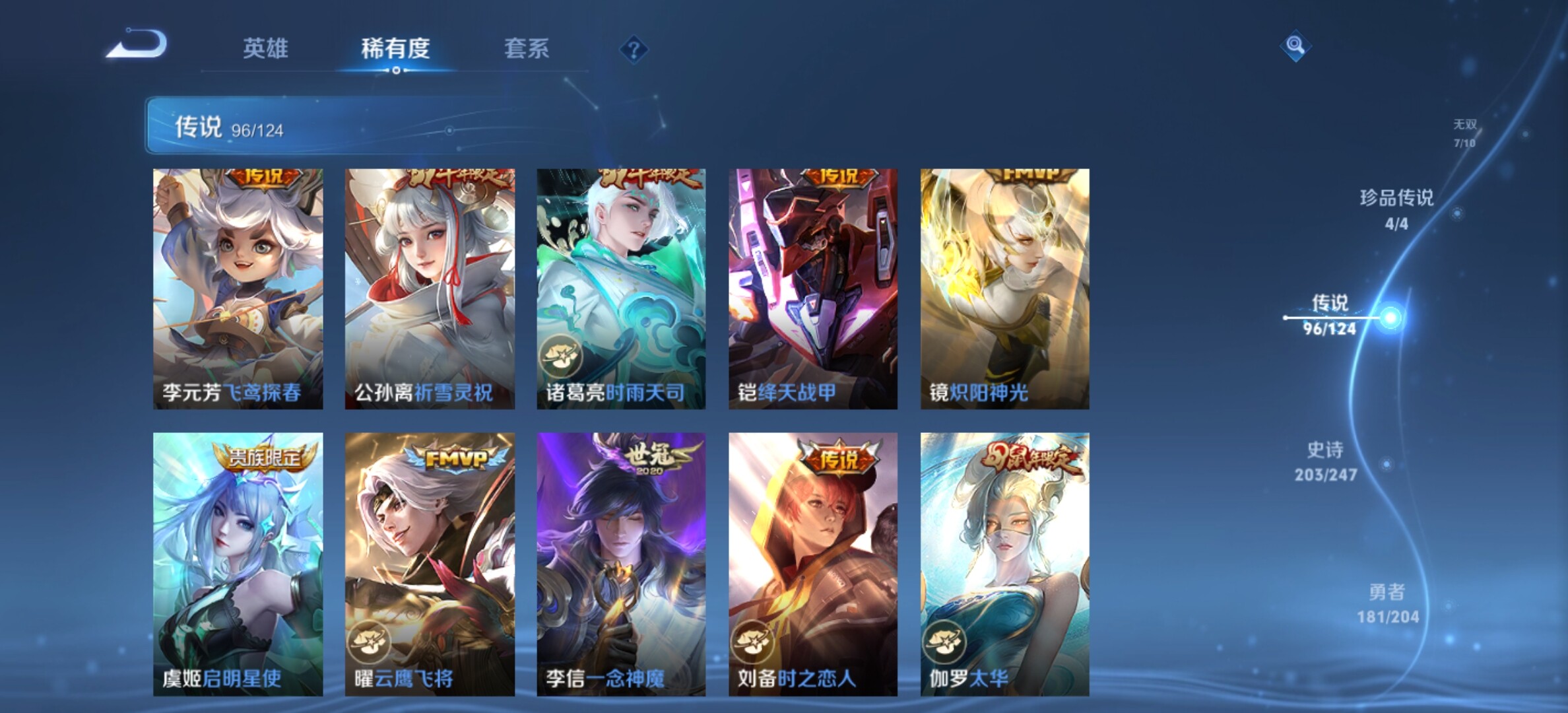This screenshot has height=713, width=1568.
Task: Open the magnifying glass search
Action: tap(1295, 46)
